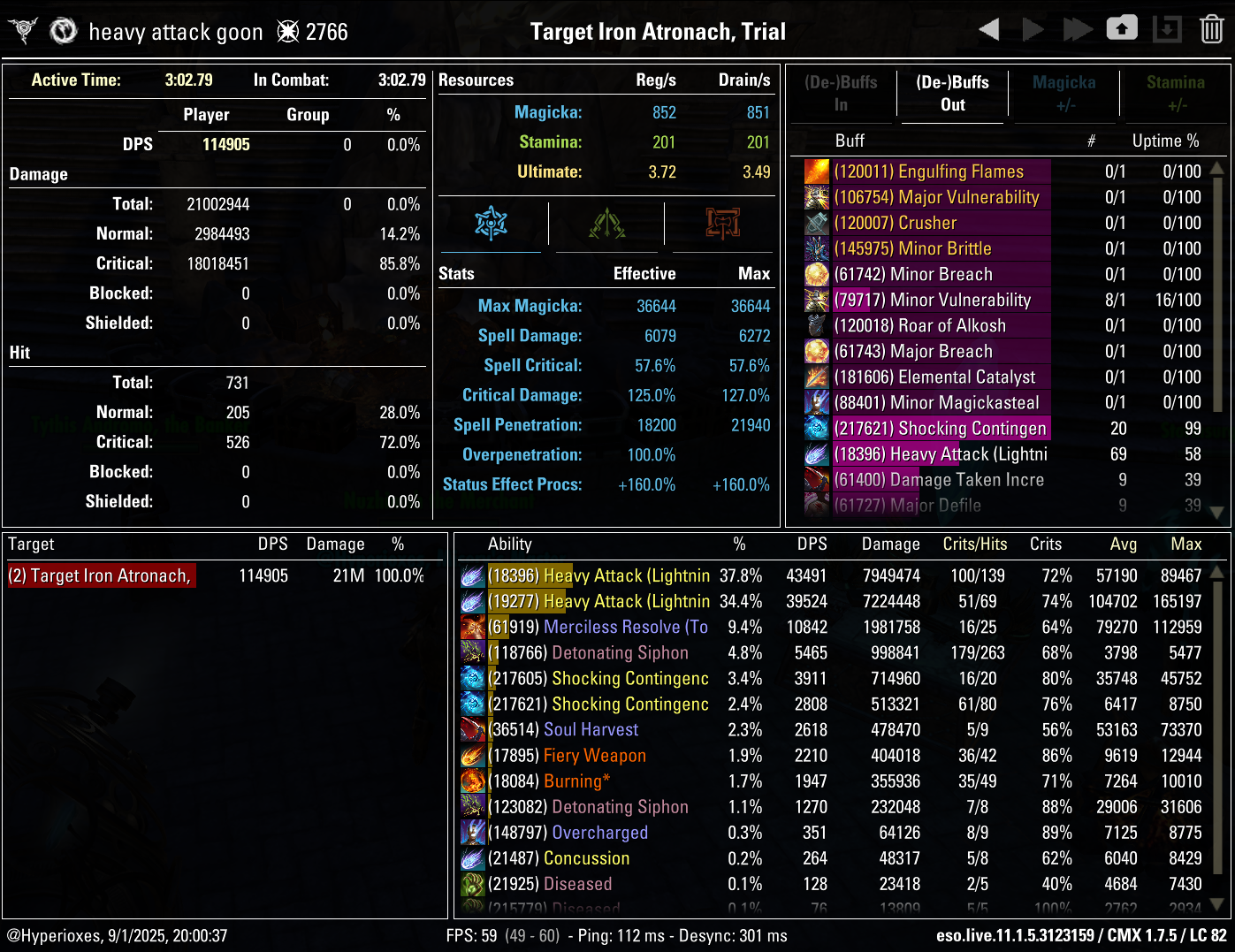Select the previous fight arrow
The width and height of the screenshot is (1235, 952).
point(989,27)
